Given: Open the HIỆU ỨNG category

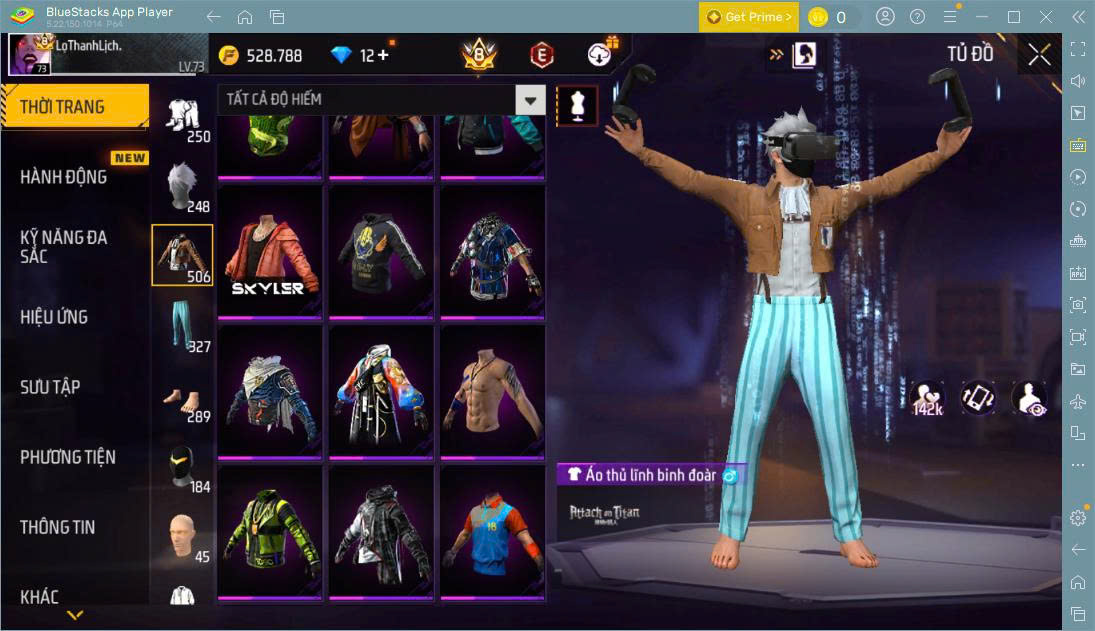Looking at the screenshot, I should click(x=55, y=317).
